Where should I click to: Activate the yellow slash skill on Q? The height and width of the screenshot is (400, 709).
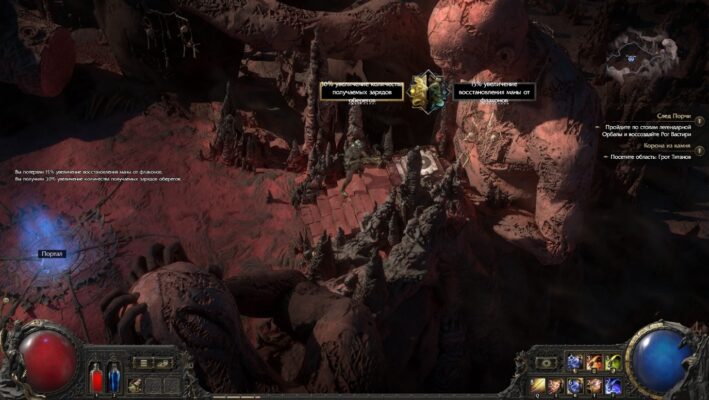[x=539, y=385]
